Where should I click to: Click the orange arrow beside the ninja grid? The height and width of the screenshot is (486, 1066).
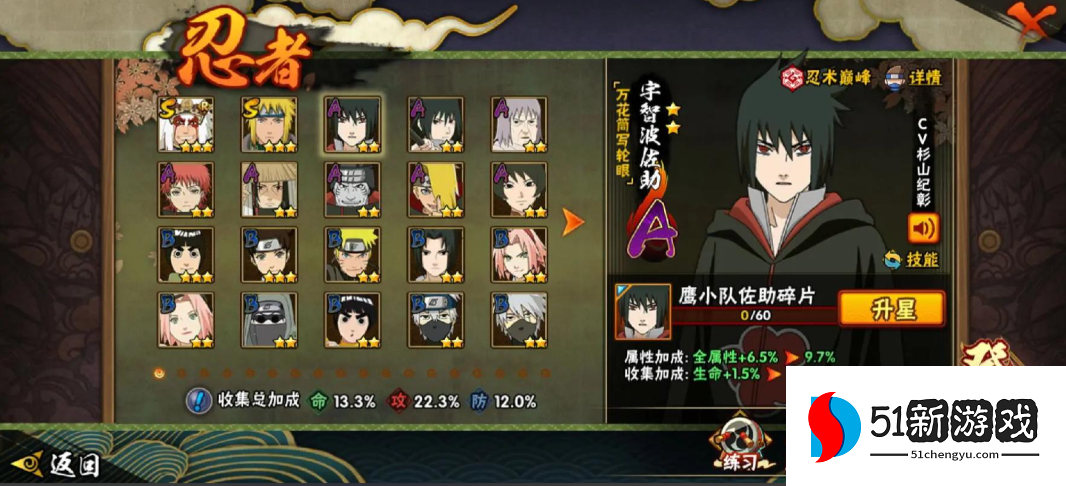[x=573, y=221]
